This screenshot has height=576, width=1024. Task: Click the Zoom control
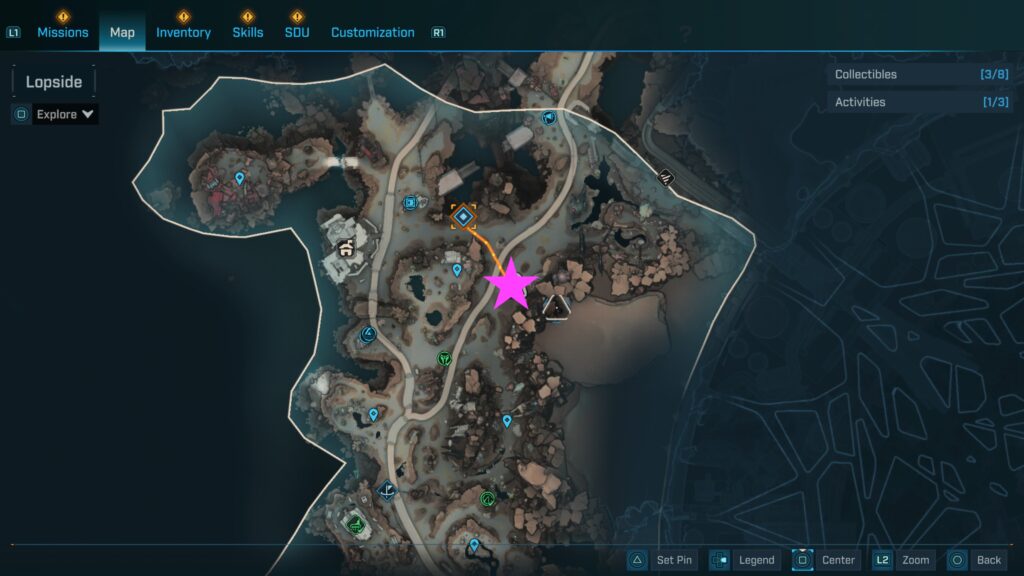pyautogui.click(x=904, y=560)
